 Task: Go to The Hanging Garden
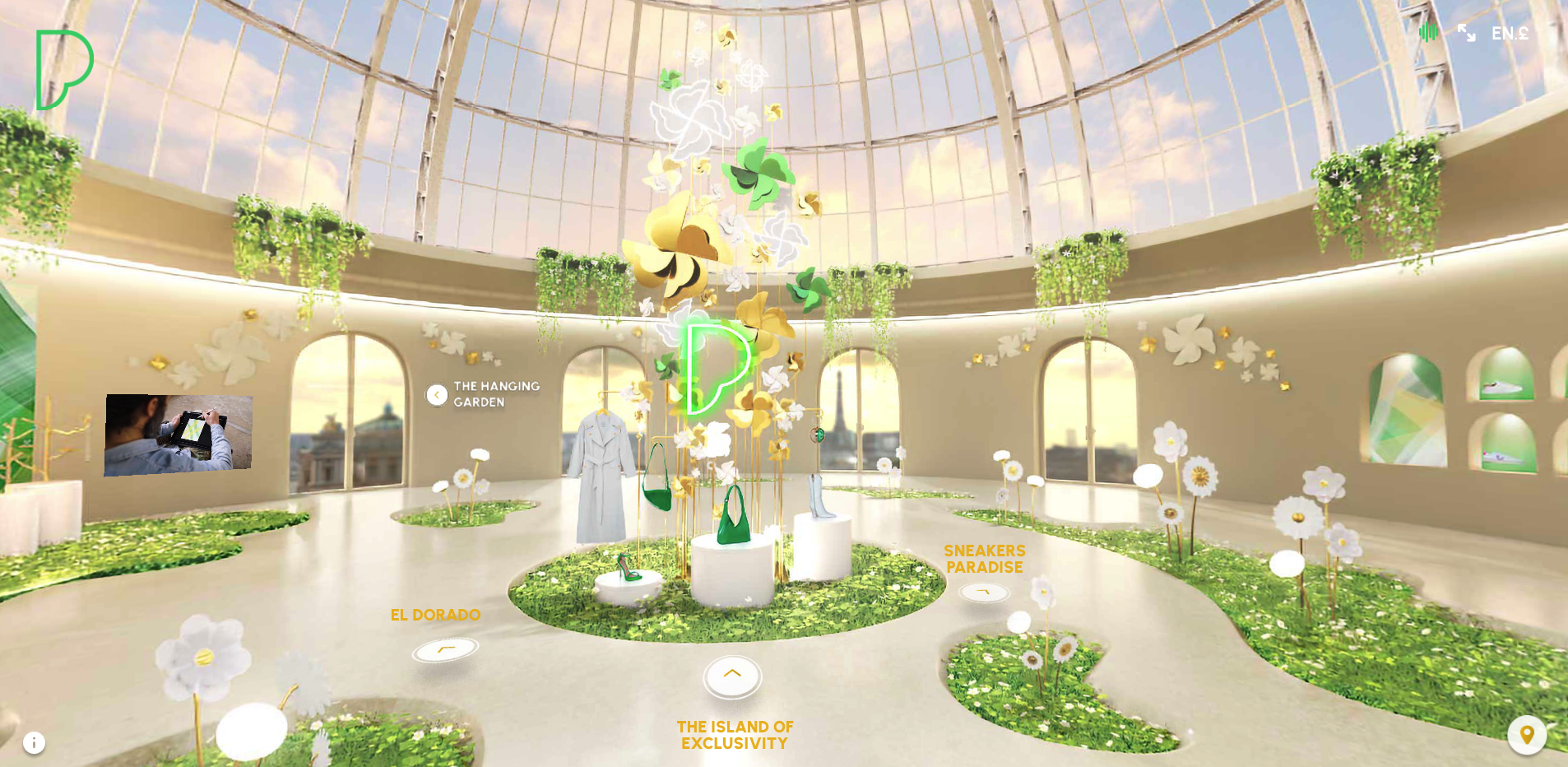[437, 395]
